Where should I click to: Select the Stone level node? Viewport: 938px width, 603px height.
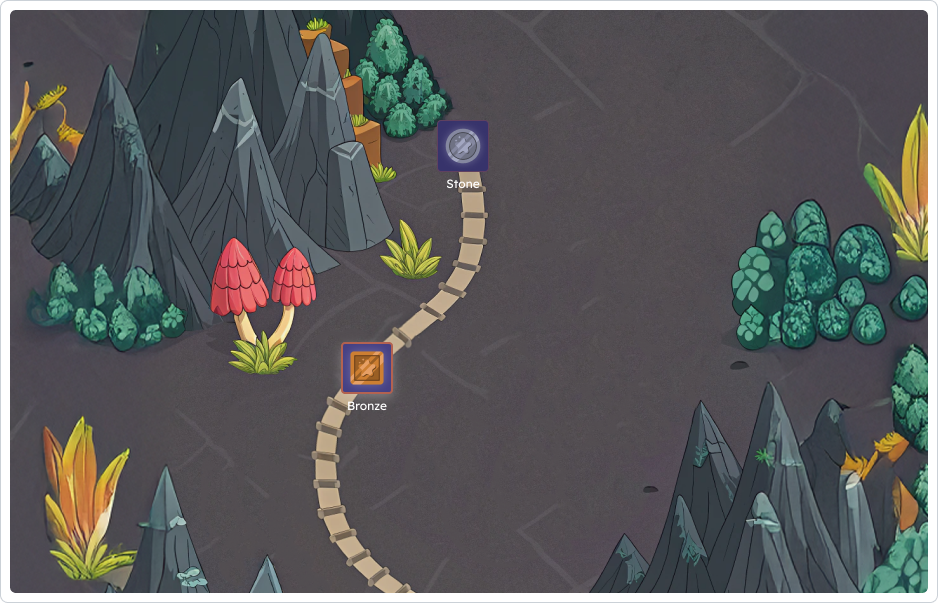pyautogui.click(x=462, y=146)
